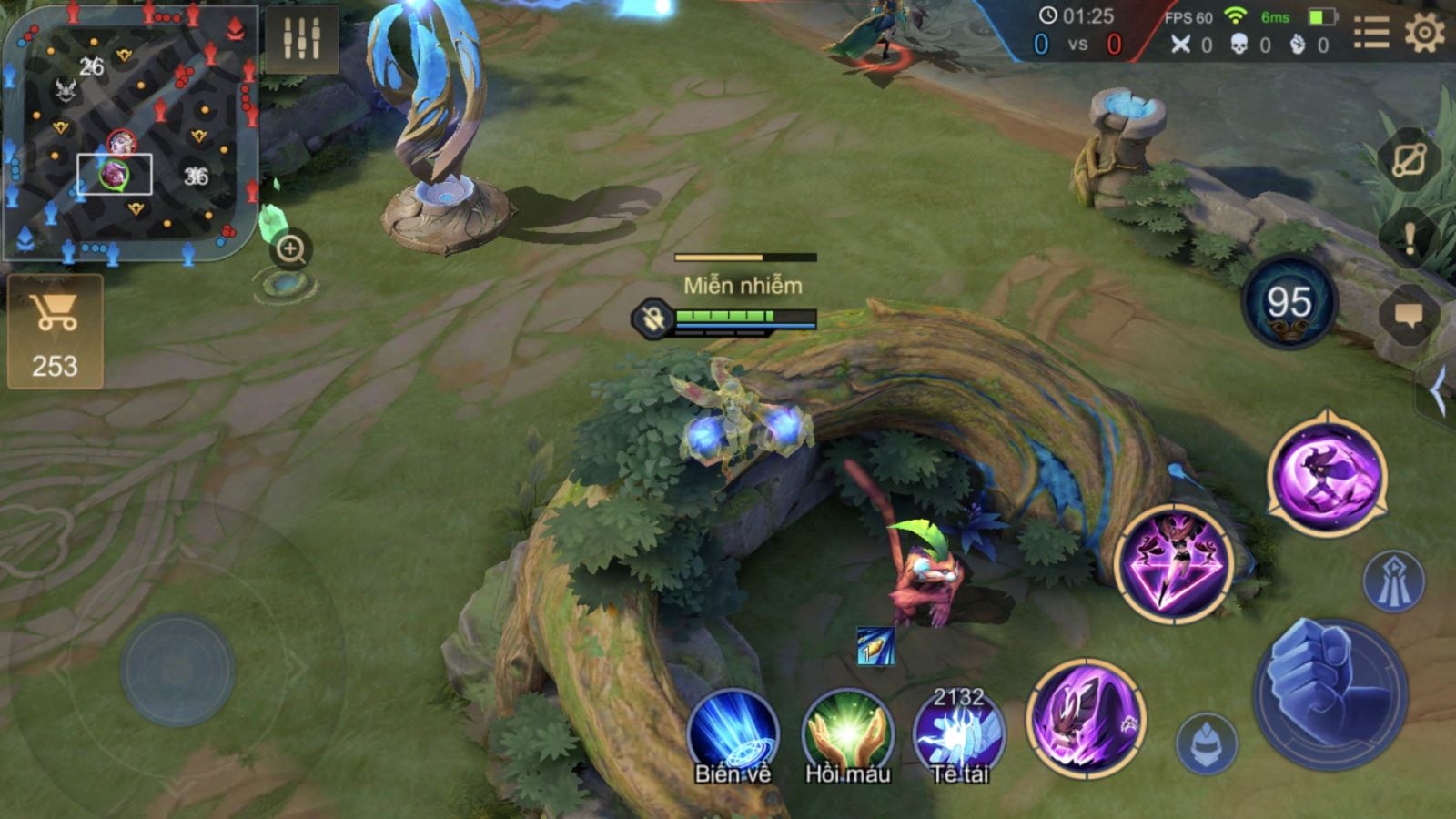Screen dimensions: 1456x819
Task: Activate the Biến về recall spell
Action: 733,735
